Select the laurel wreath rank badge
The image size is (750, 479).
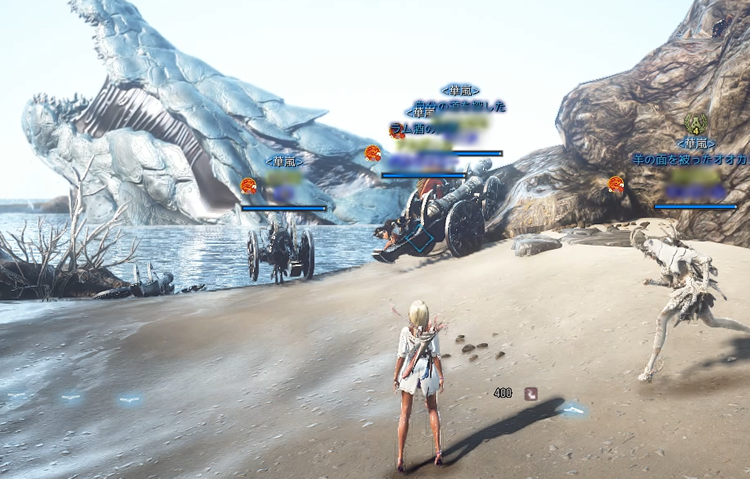(696, 125)
